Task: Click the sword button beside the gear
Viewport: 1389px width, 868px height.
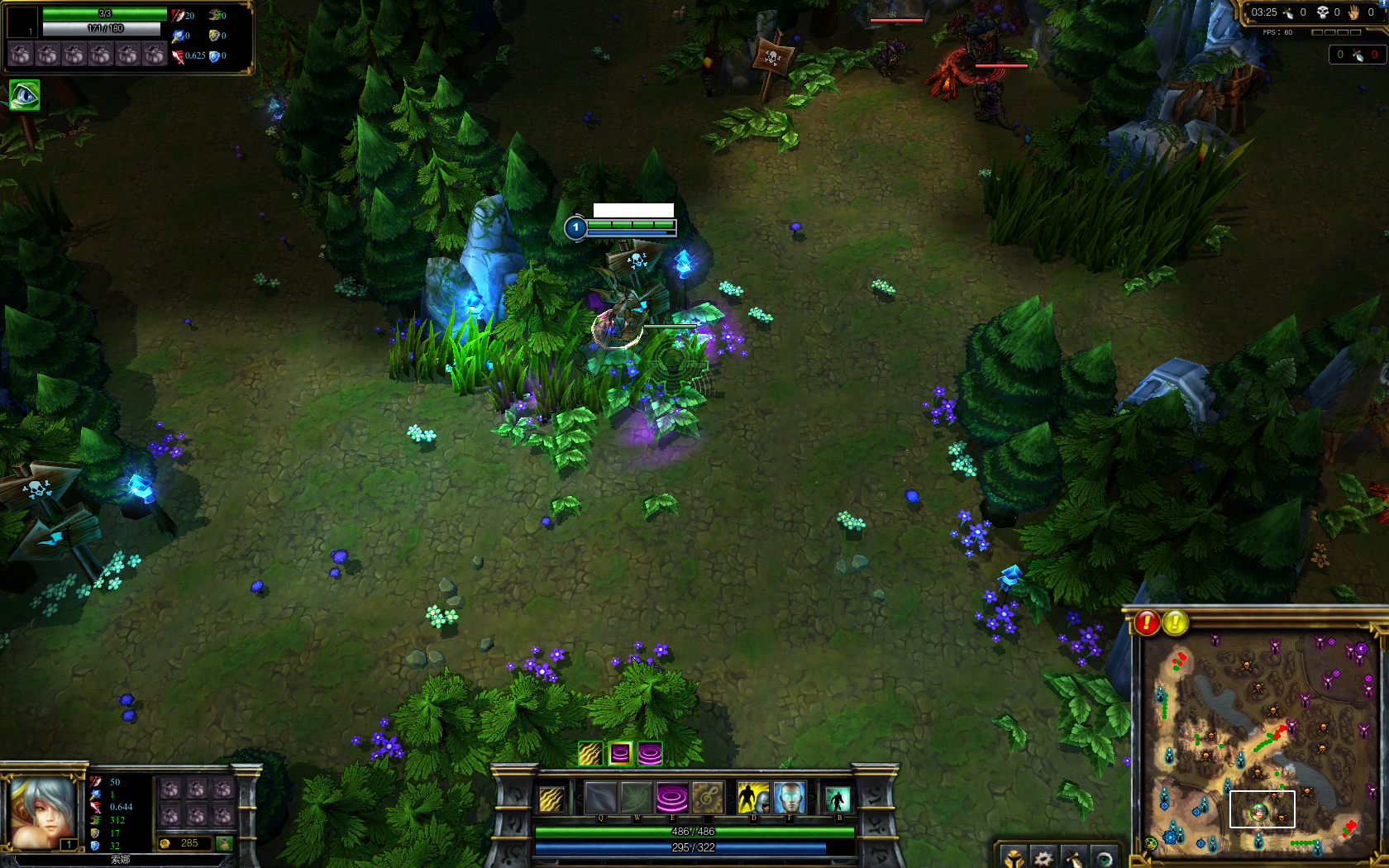Action: click(1073, 857)
